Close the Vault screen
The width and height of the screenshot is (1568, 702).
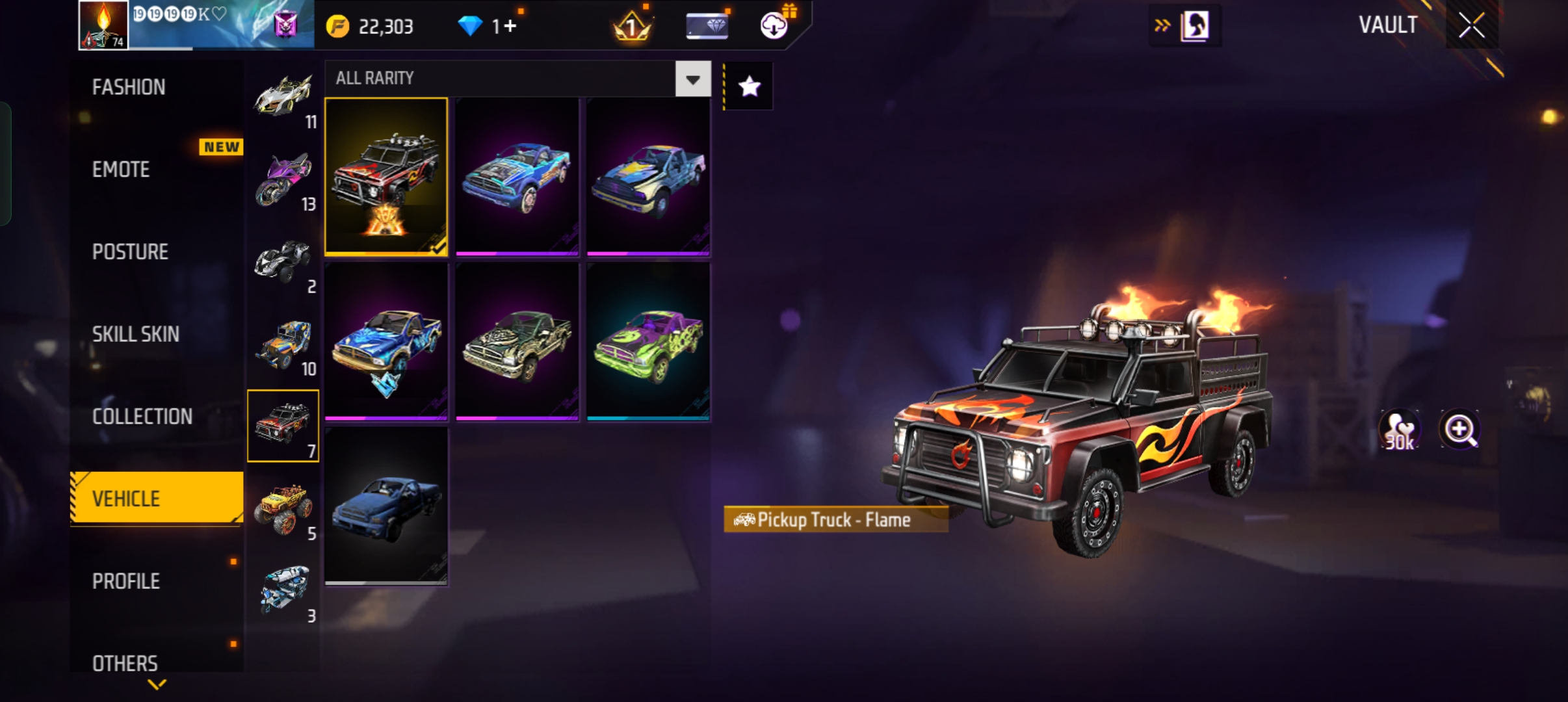(1471, 26)
